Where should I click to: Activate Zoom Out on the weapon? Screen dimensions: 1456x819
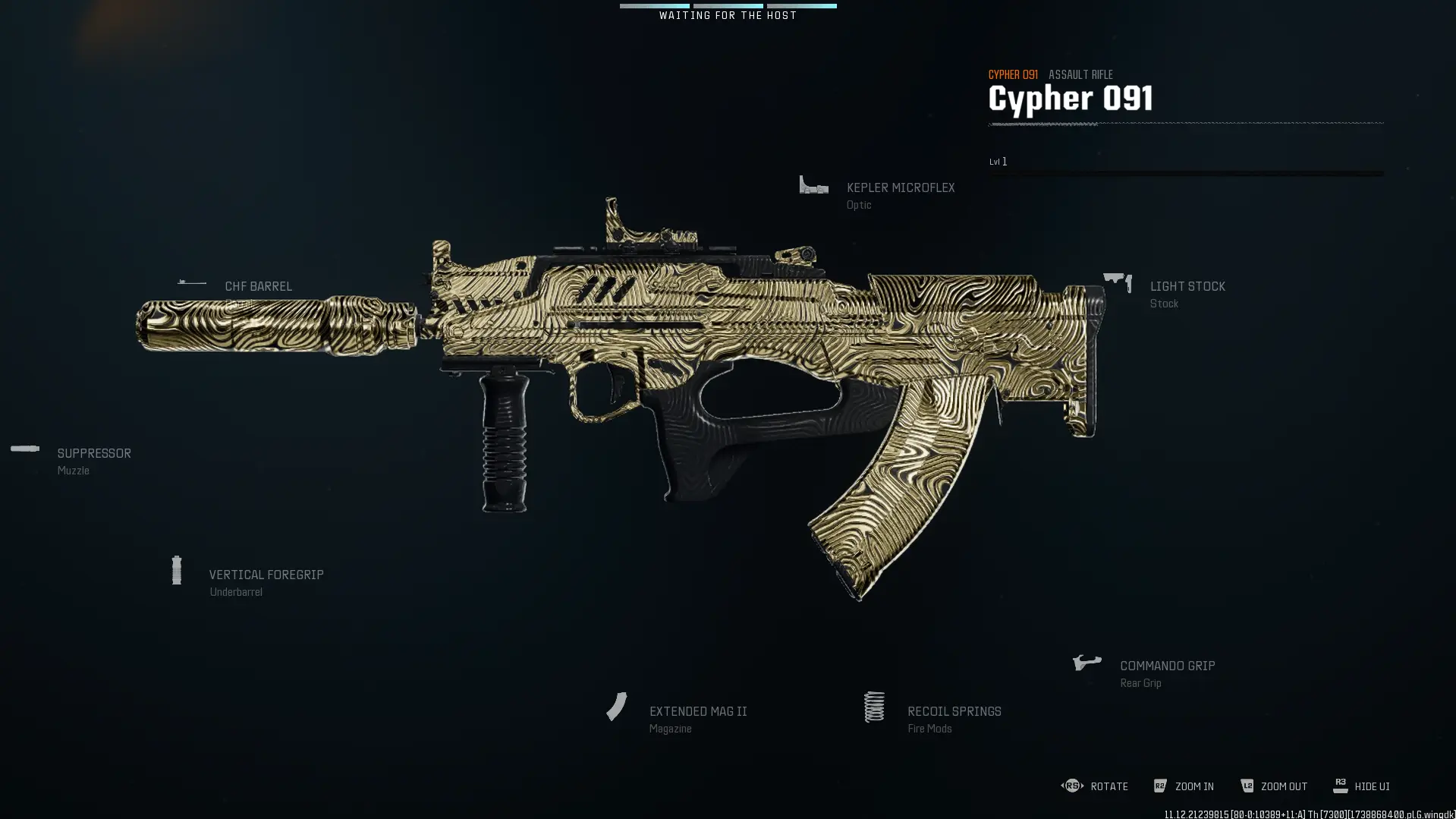click(x=1284, y=786)
